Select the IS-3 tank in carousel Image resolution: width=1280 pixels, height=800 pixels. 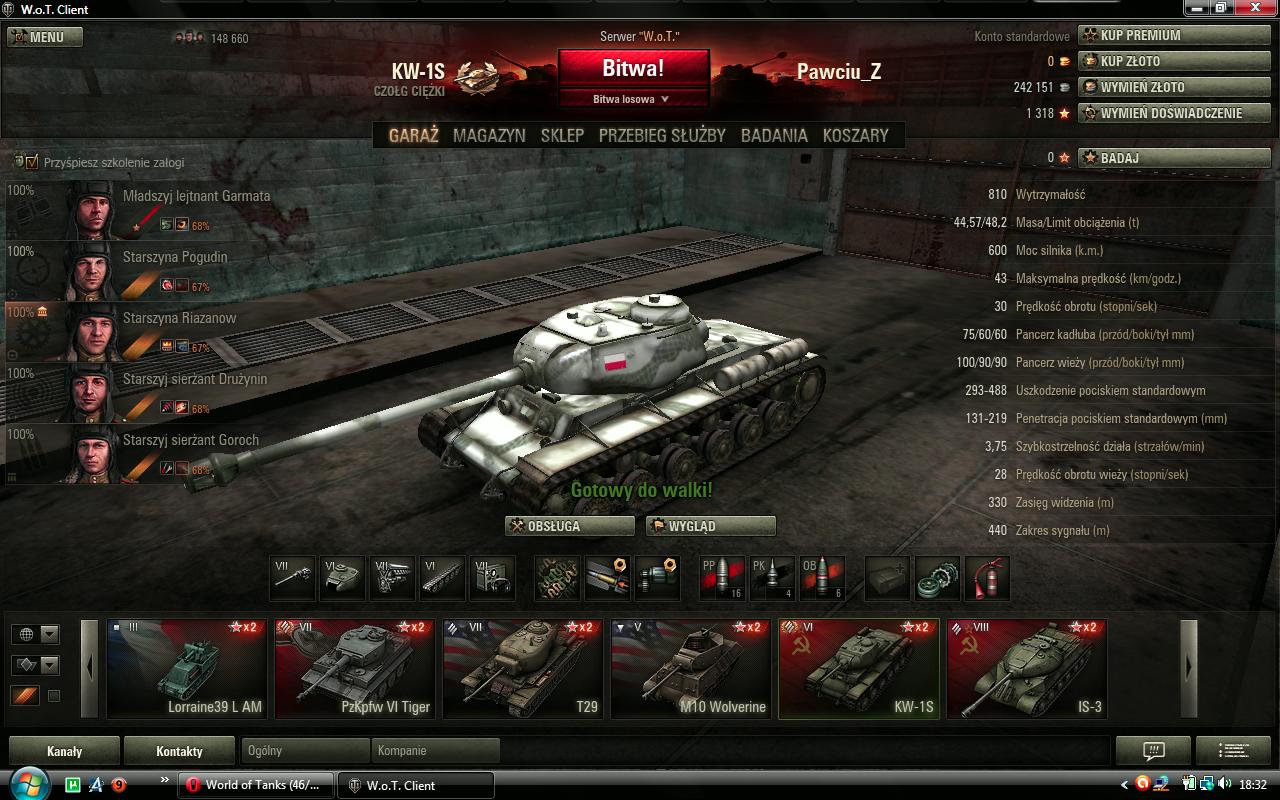pyautogui.click(x=1027, y=668)
